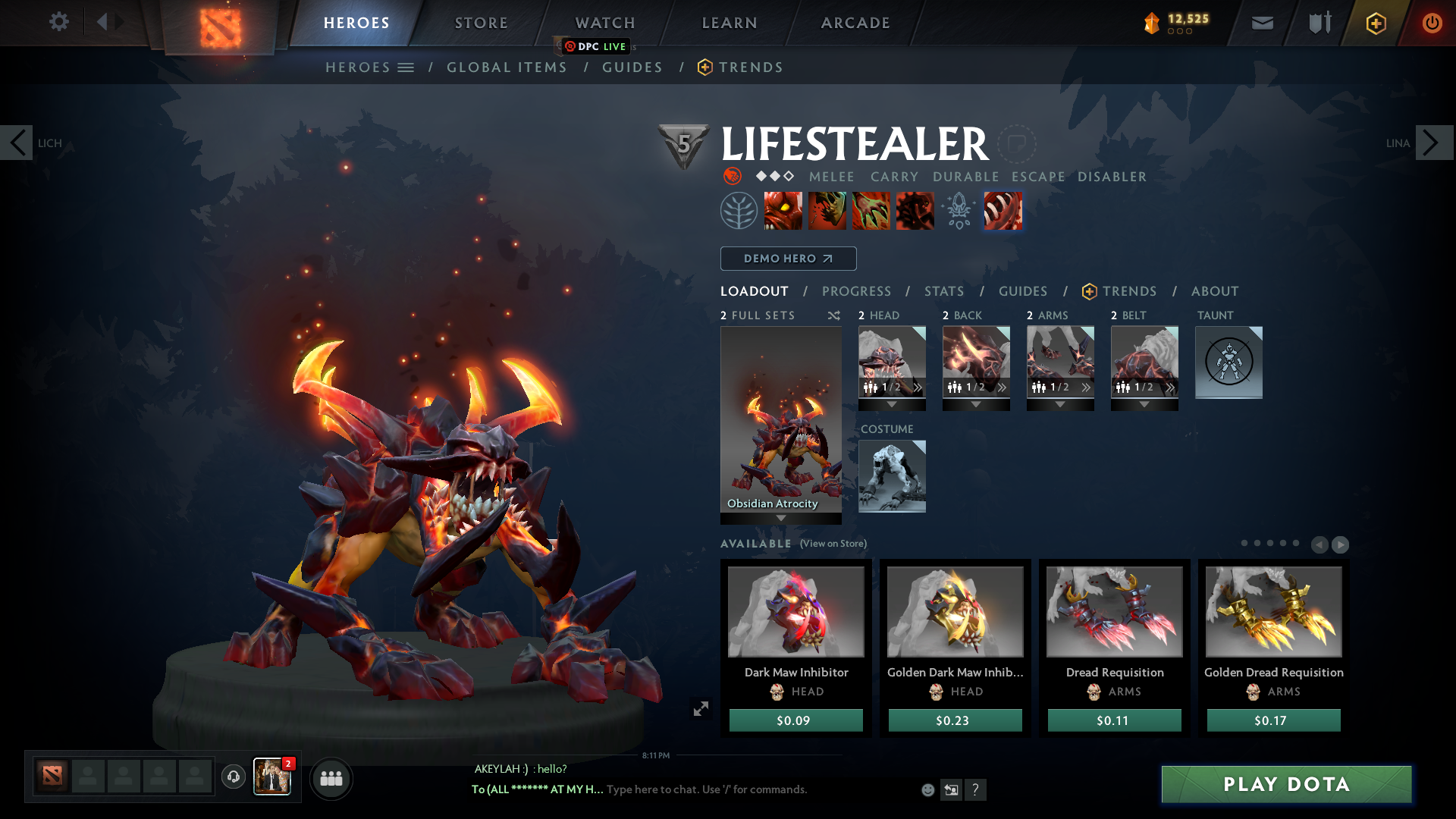Select the Taunt slot
The width and height of the screenshot is (1456, 819).
1228,362
